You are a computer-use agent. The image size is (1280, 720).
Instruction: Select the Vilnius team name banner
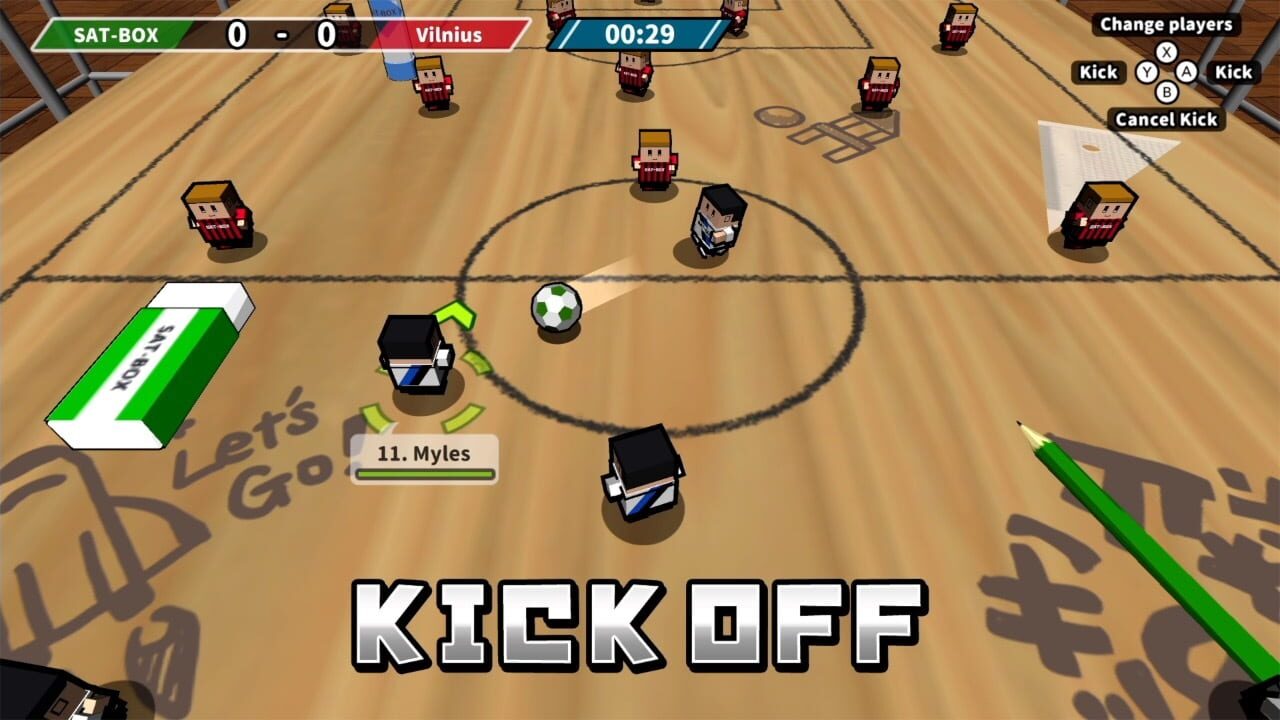pos(452,34)
